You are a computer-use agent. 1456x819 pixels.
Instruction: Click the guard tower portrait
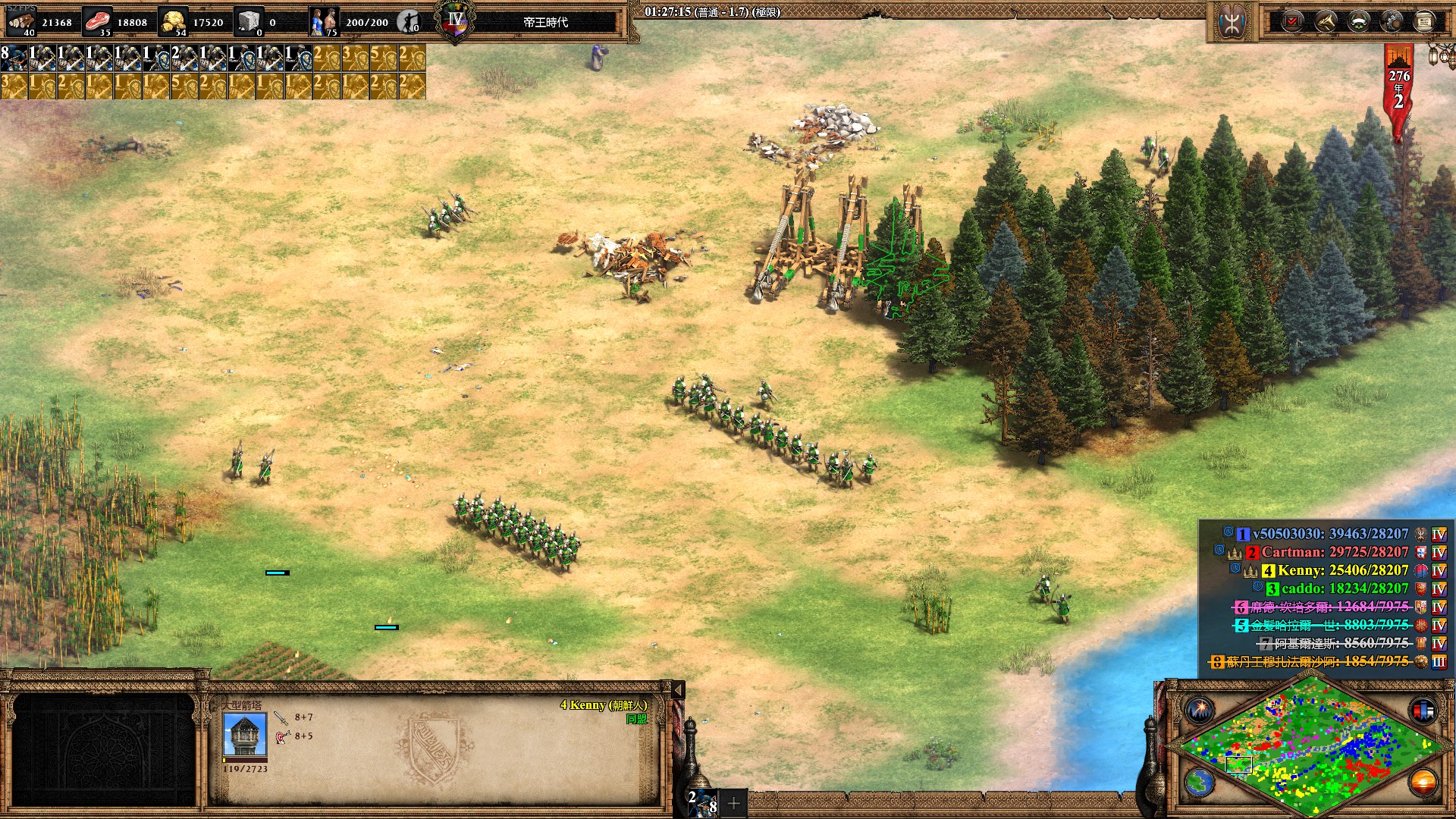[245, 735]
